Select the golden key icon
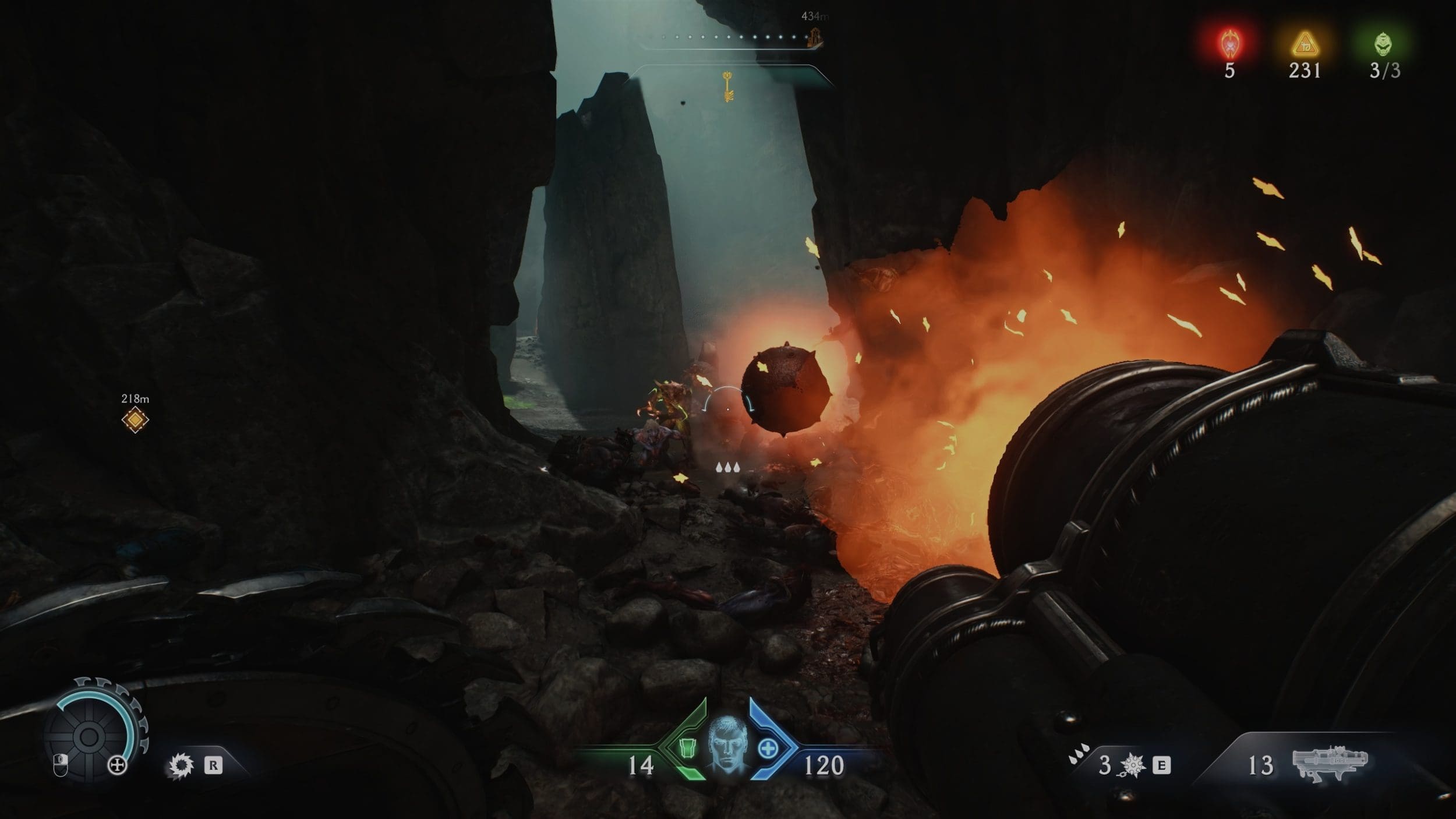The width and height of the screenshot is (1456, 819). [728, 86]
